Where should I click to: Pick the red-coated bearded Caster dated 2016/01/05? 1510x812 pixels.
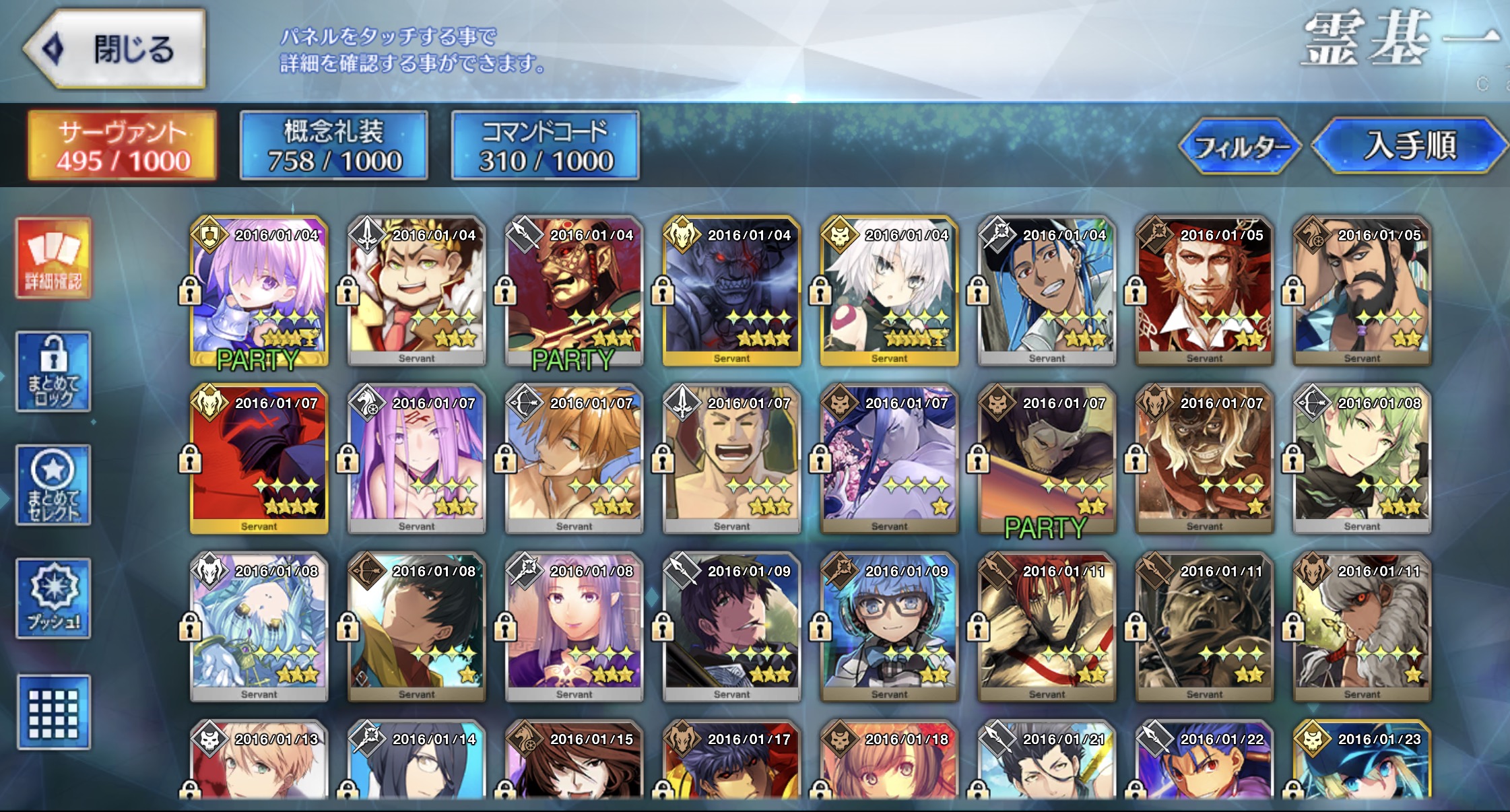click(x=1205, y=291)
